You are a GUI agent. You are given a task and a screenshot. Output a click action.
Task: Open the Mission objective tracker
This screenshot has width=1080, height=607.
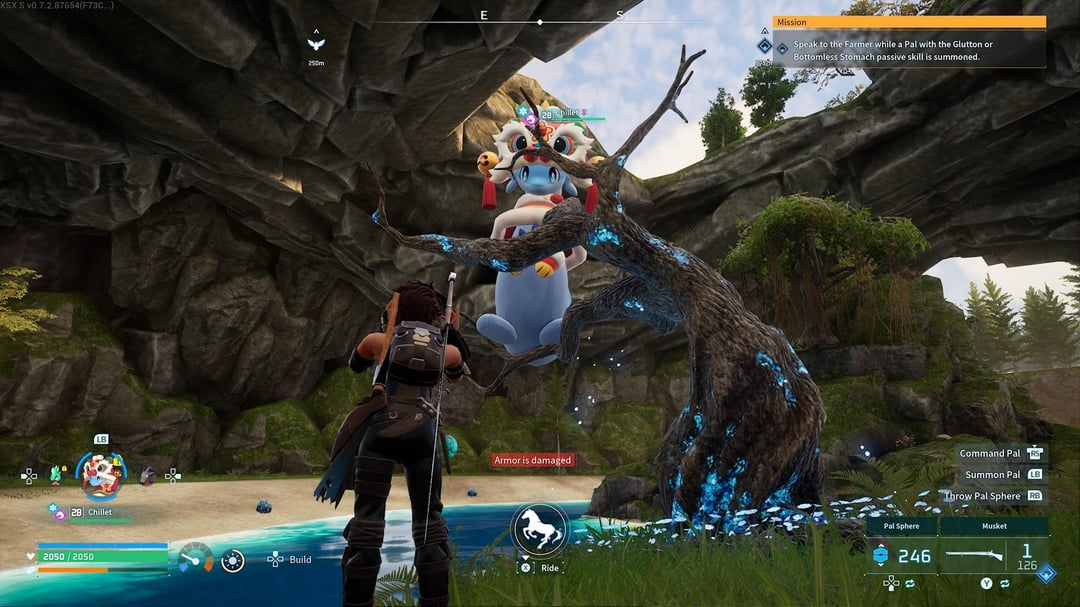(x=909, y=44)
